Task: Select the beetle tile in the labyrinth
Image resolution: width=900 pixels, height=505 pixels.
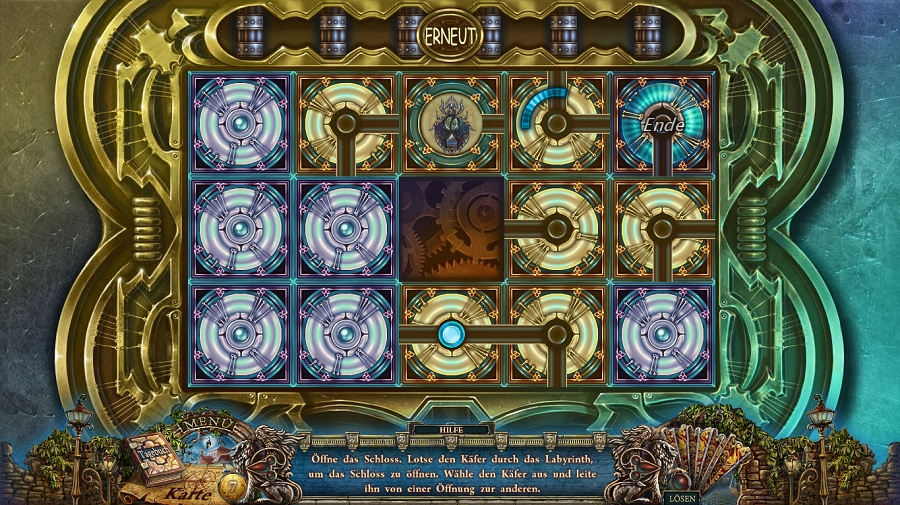Action: (x=450, y=123)
